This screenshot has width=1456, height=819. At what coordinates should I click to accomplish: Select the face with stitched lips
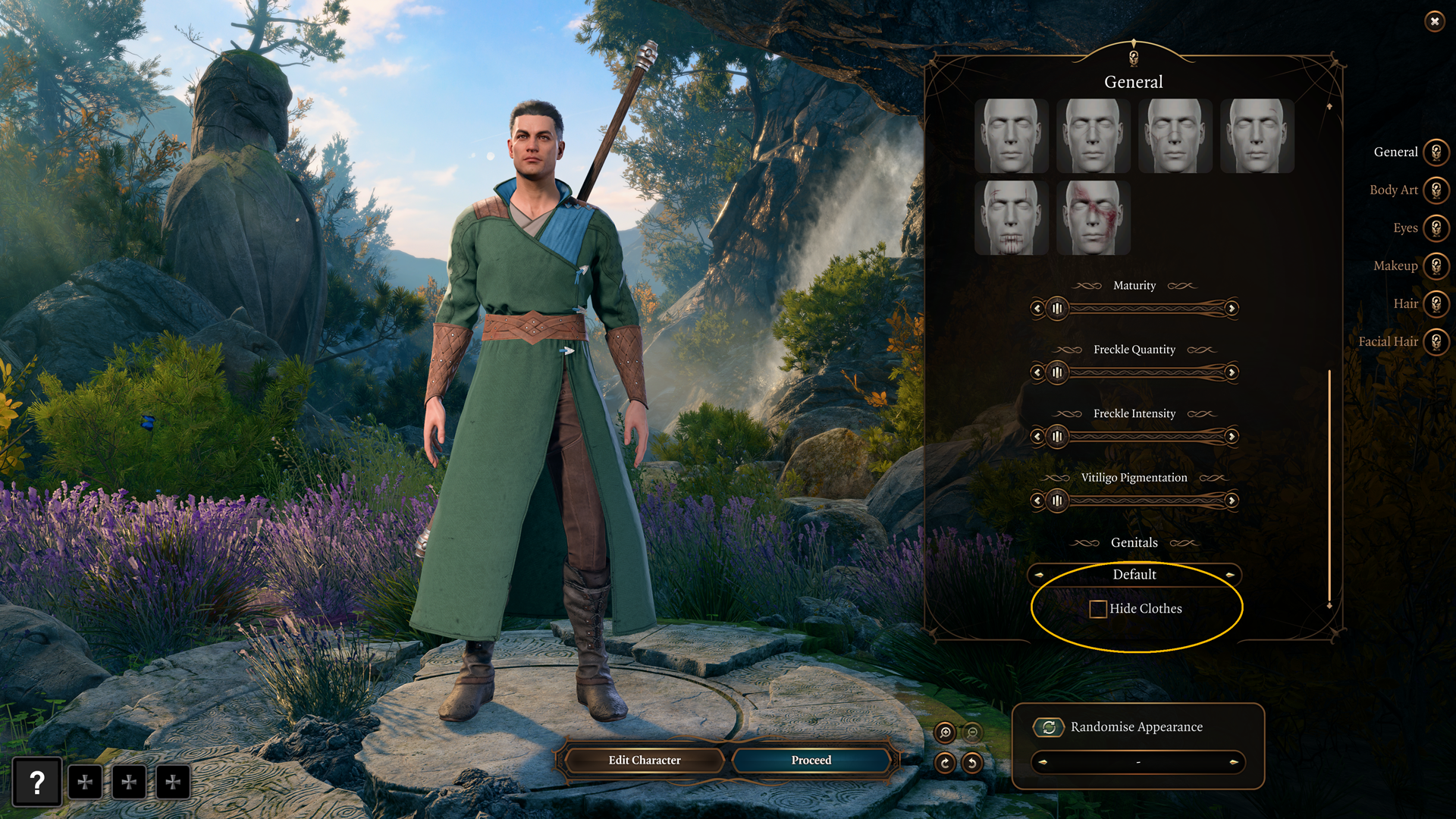click(x=1011, y=218)
